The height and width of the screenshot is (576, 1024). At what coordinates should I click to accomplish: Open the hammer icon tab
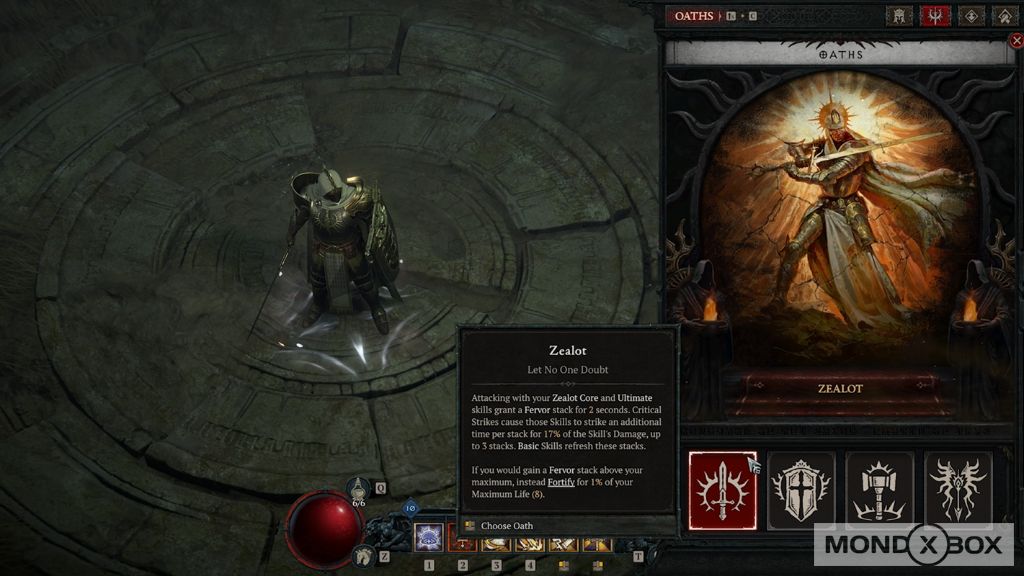click(x=1004, y=16)
